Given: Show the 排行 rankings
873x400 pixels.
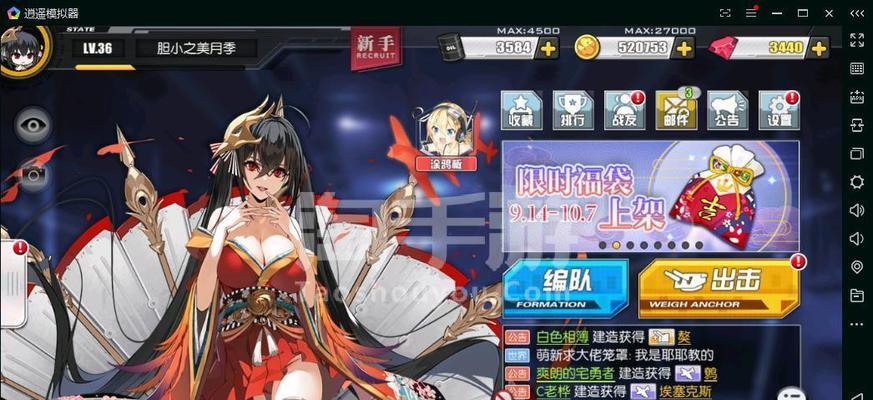Looking at the screenshot, I should pyautogui.click(x=573, y=110).
